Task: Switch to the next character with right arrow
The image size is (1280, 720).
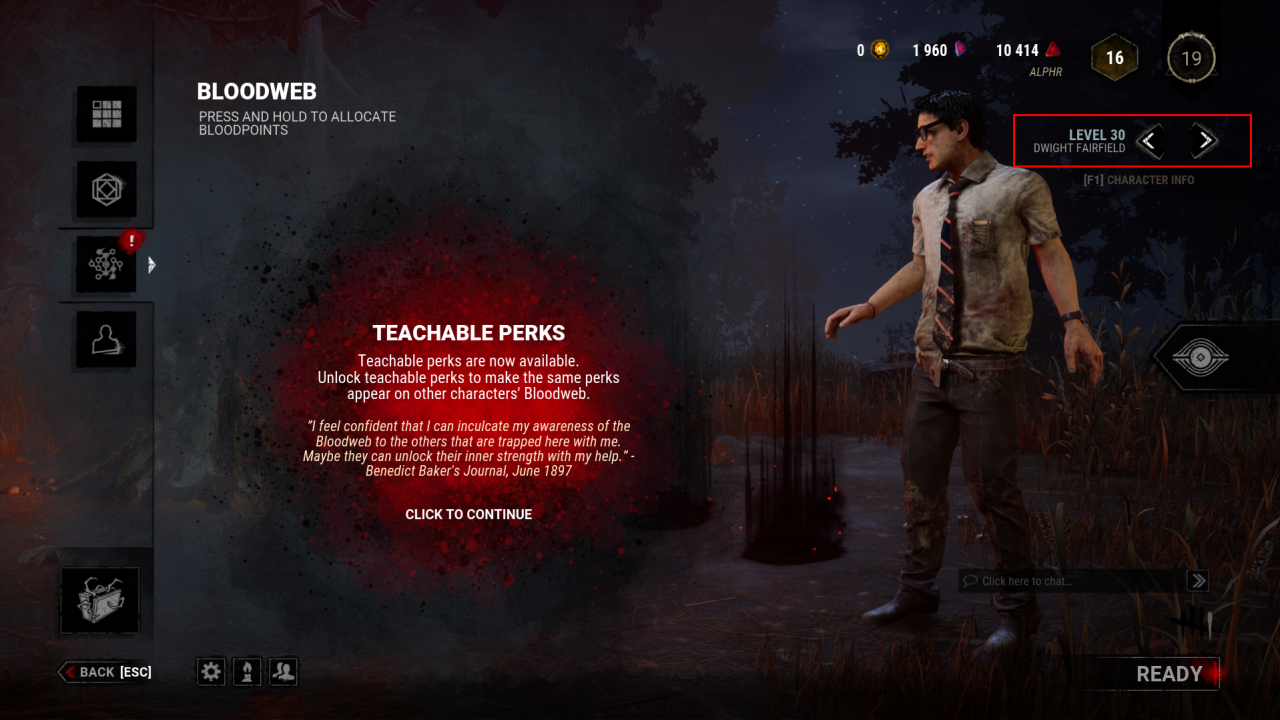Action: (1205, 141)
